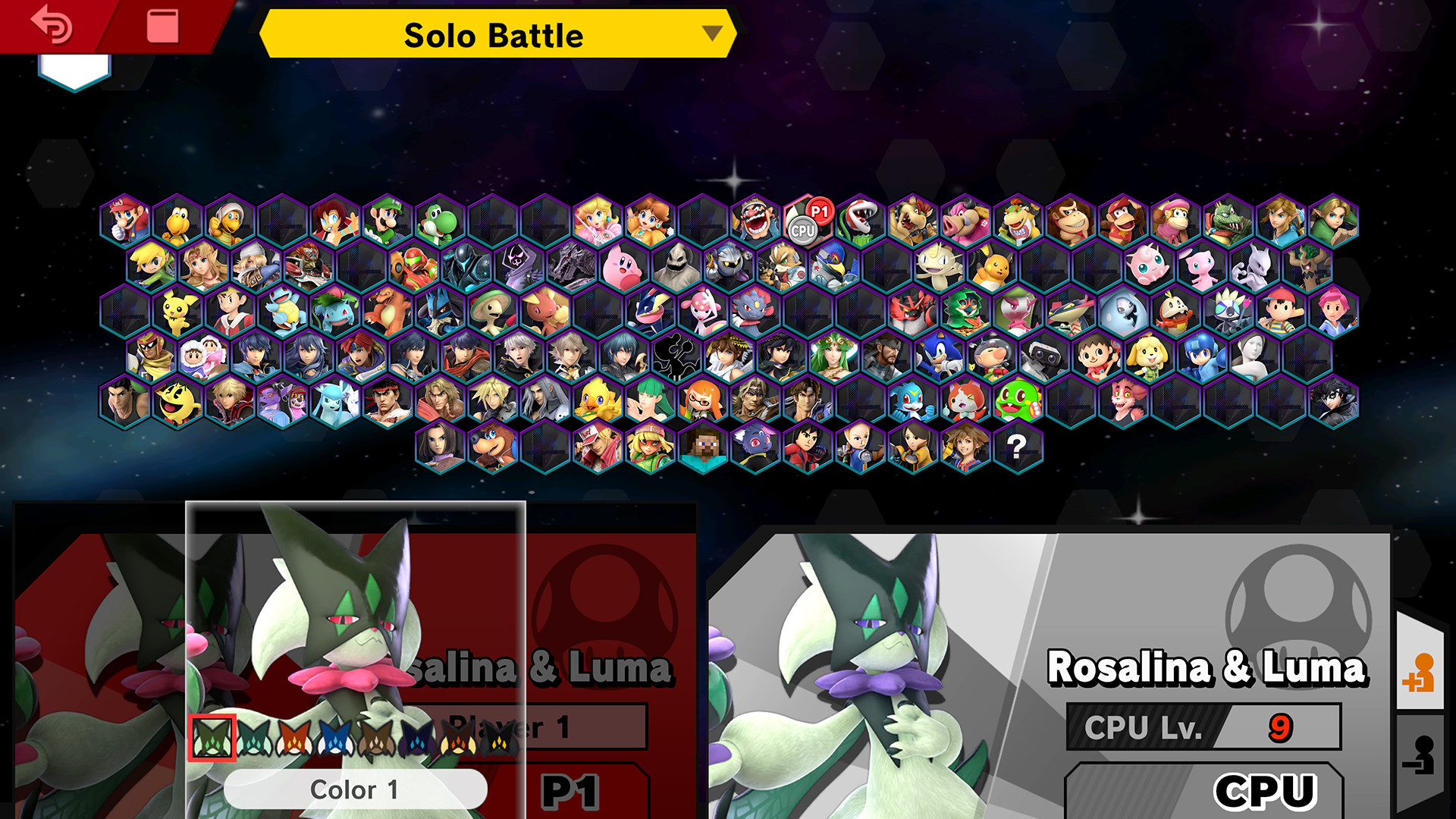Choose Pikachu's character icon
The image size is (1456, 819).
pos(995,267)
